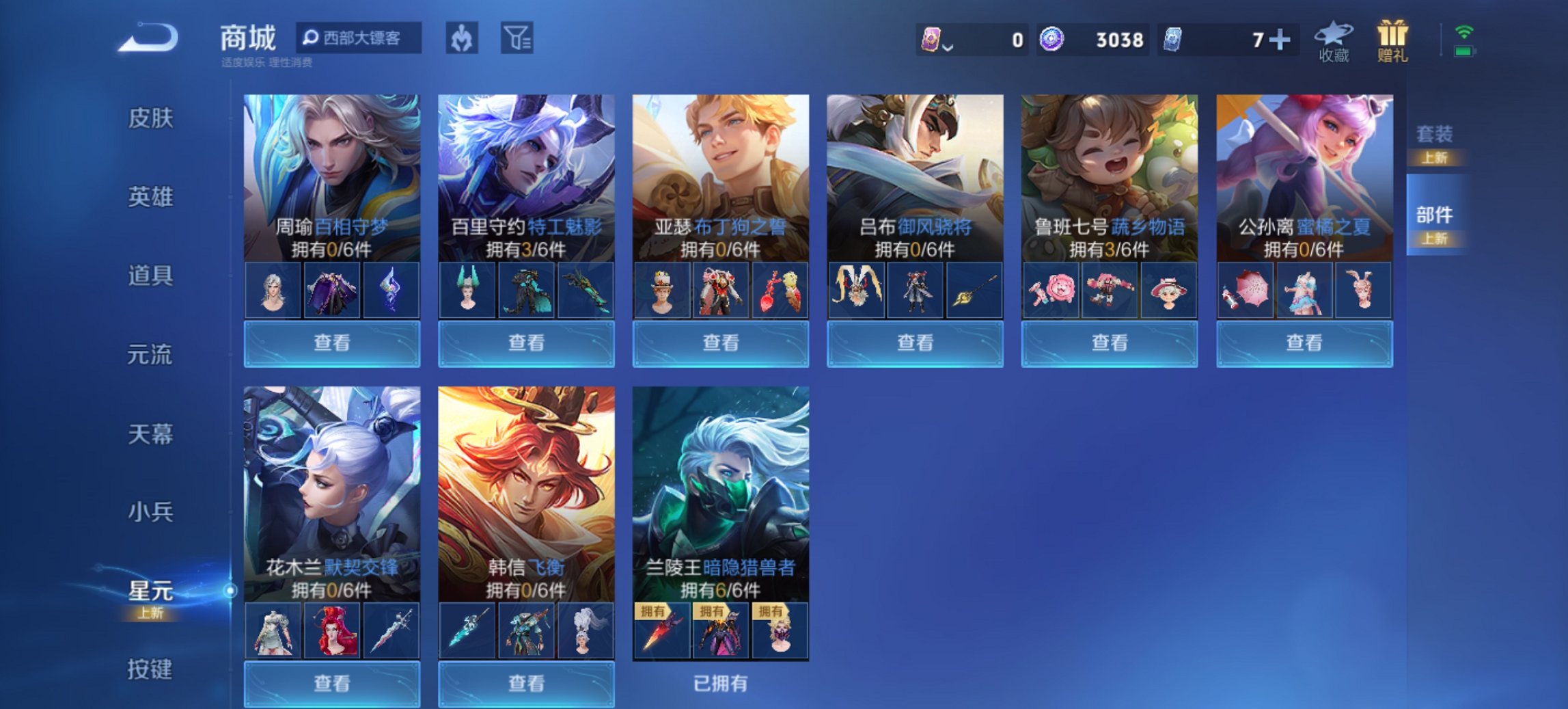Expand the card currency dropdown arrow
Screen dimensions: 1568x709
(x=948, y=46)
